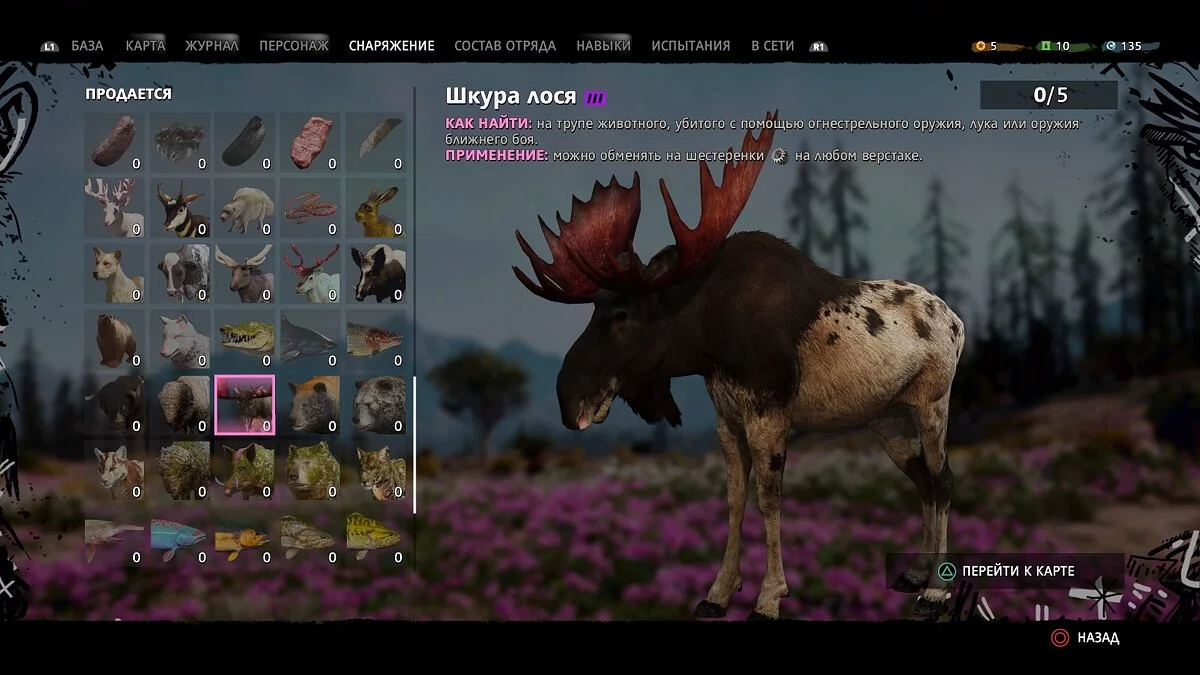The width and height of the screenshot is (1200, 675).
Task: Open the База tab
Action: [x=87, y=46]
